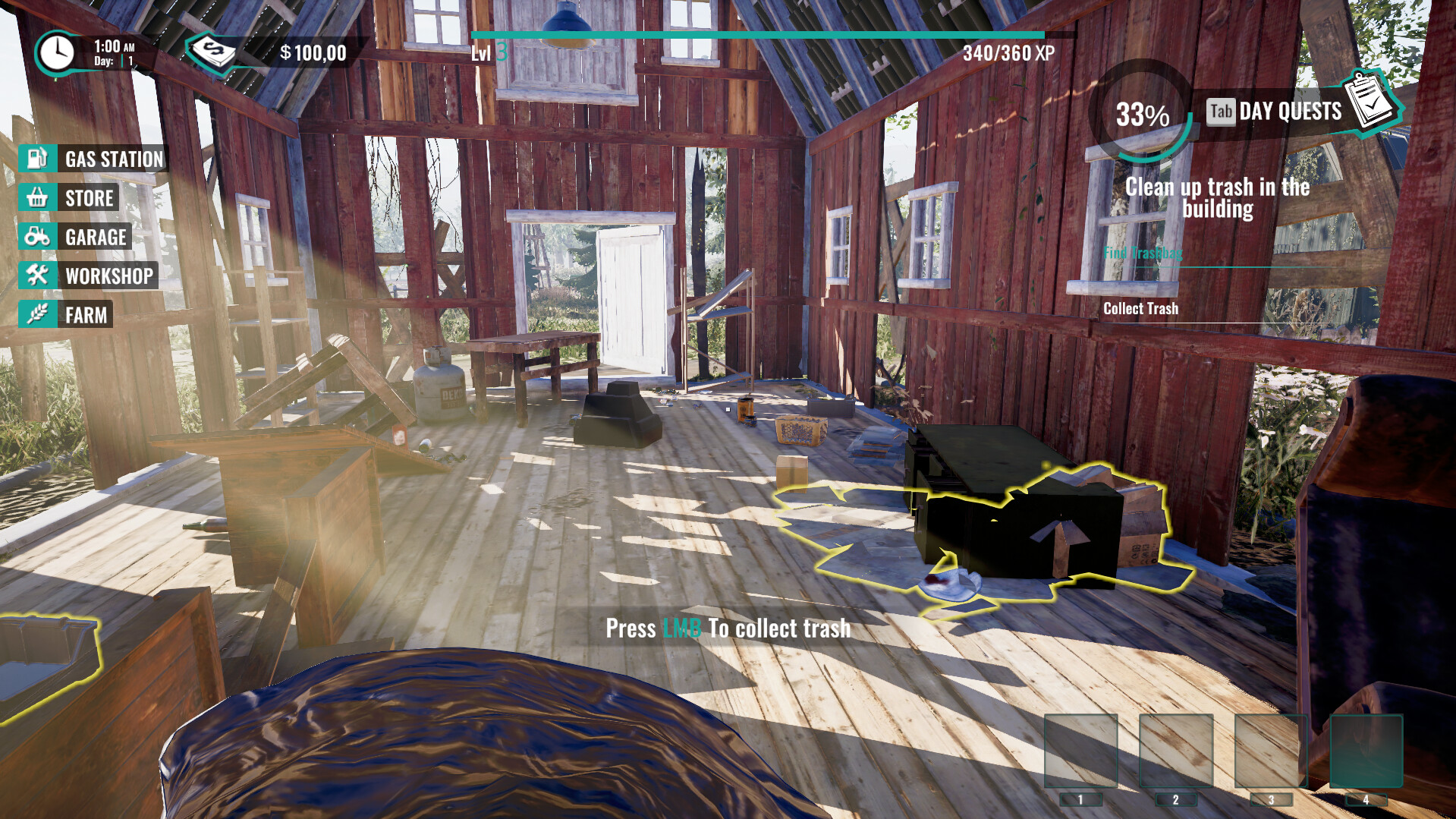1456x819 pixels.
Task: Switch to the WORKSHOP sidebar entry
Action: click(x=108, y=275)
